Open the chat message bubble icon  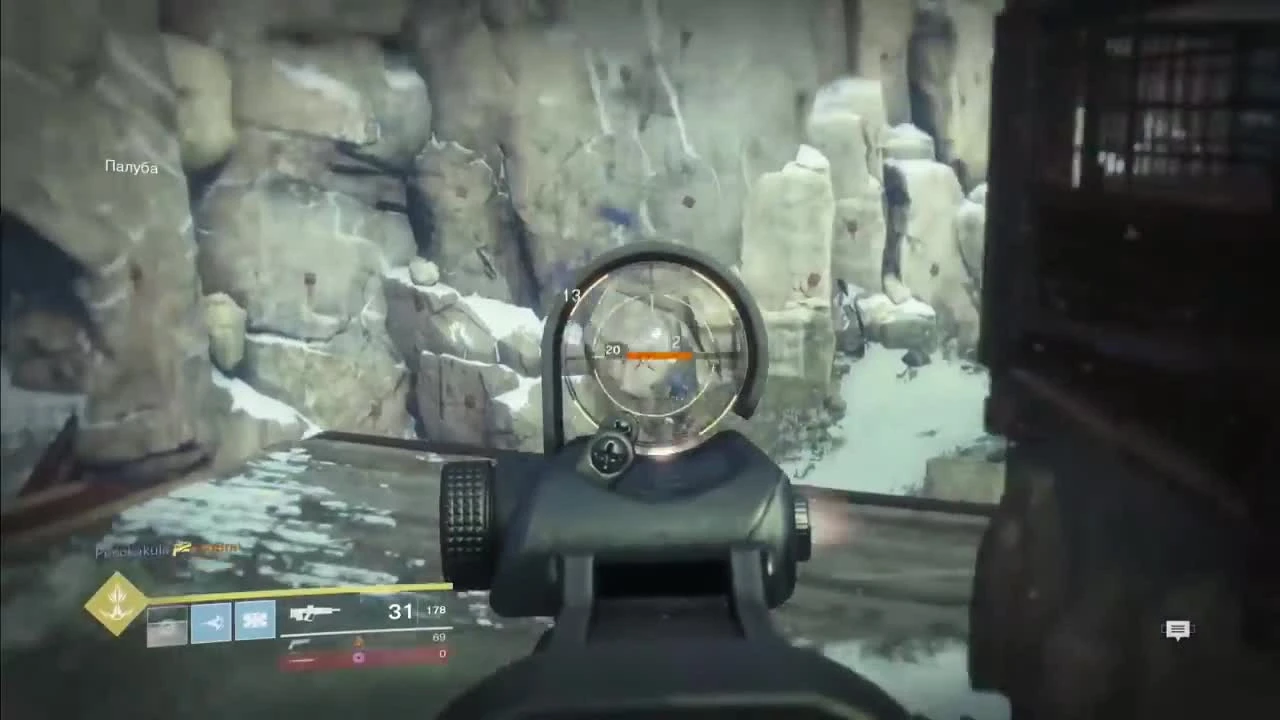click(x=1177, y=630)
